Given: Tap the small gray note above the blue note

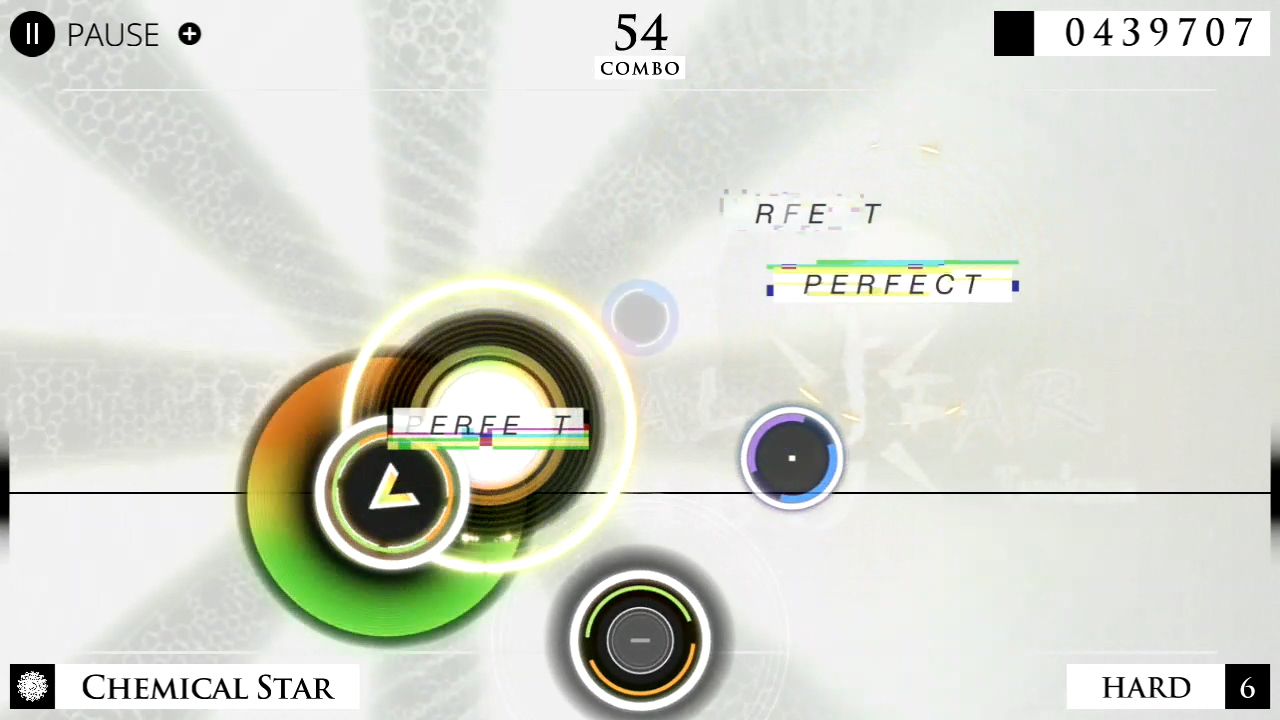Looking at the screenshot, I should [x=640, y=317].
